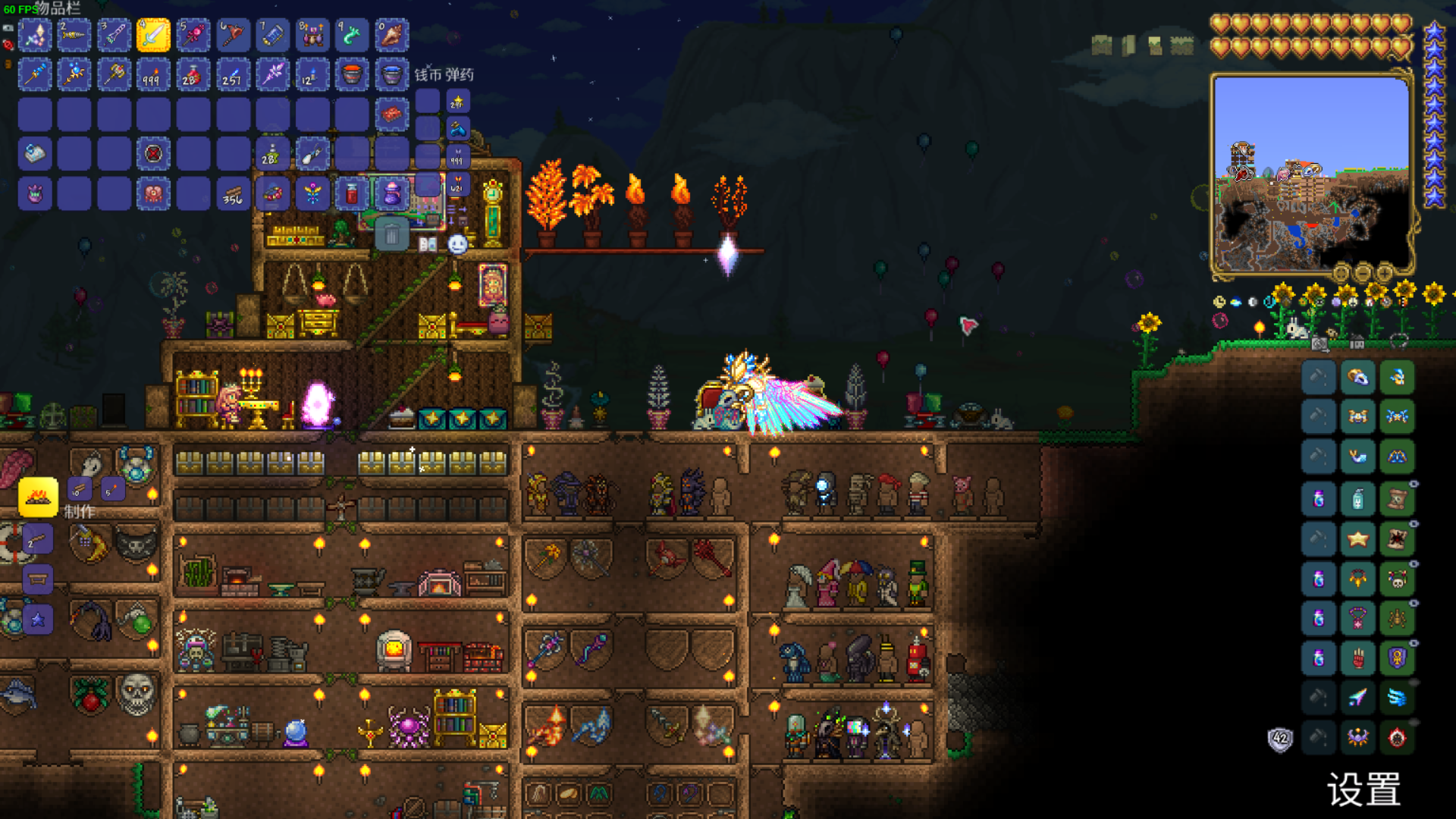
Task: Click the wood stack of 356
Action: point(233,194)
